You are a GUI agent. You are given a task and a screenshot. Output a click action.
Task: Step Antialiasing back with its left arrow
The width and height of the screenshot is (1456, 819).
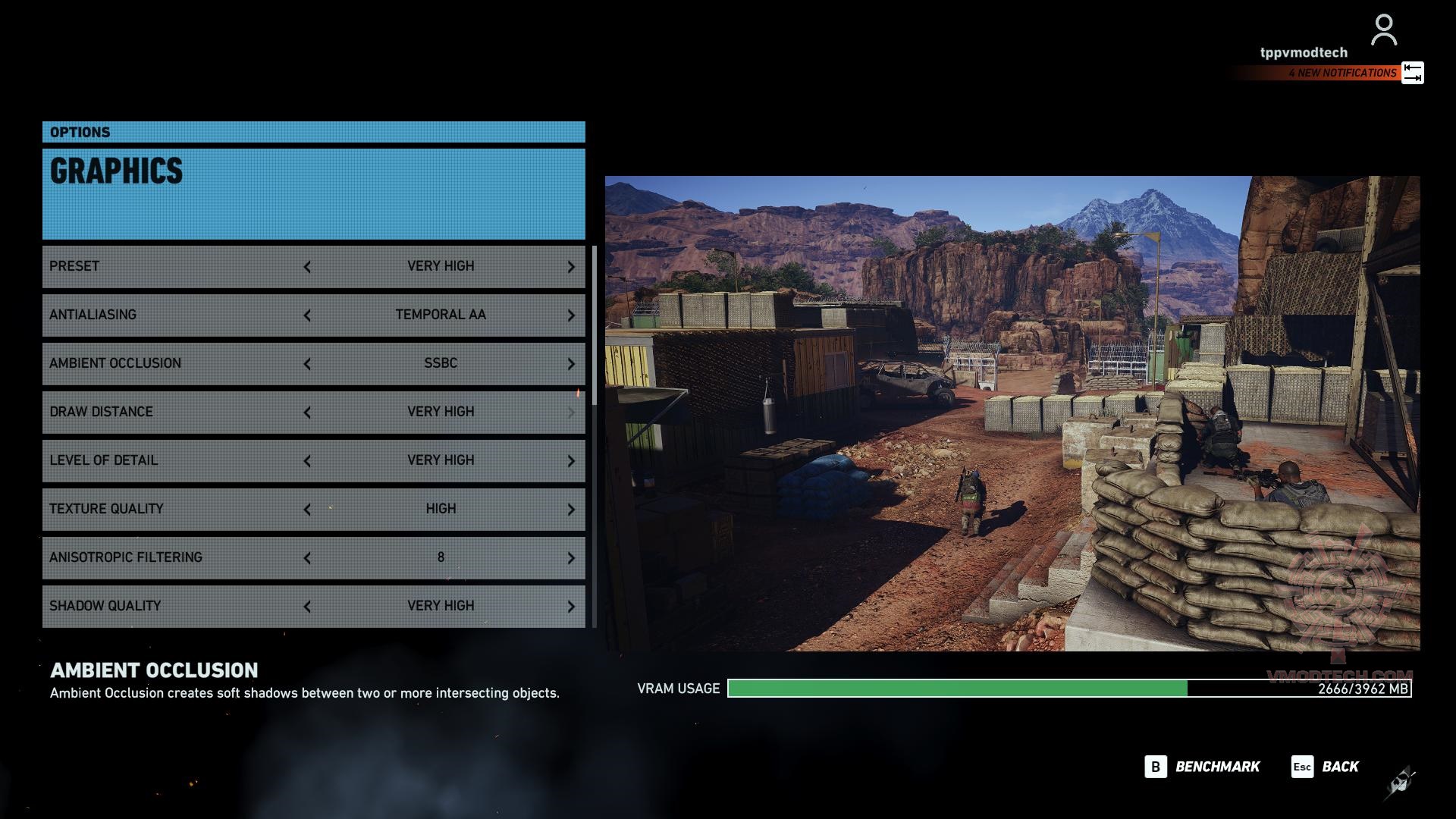(x=307, y=315)
